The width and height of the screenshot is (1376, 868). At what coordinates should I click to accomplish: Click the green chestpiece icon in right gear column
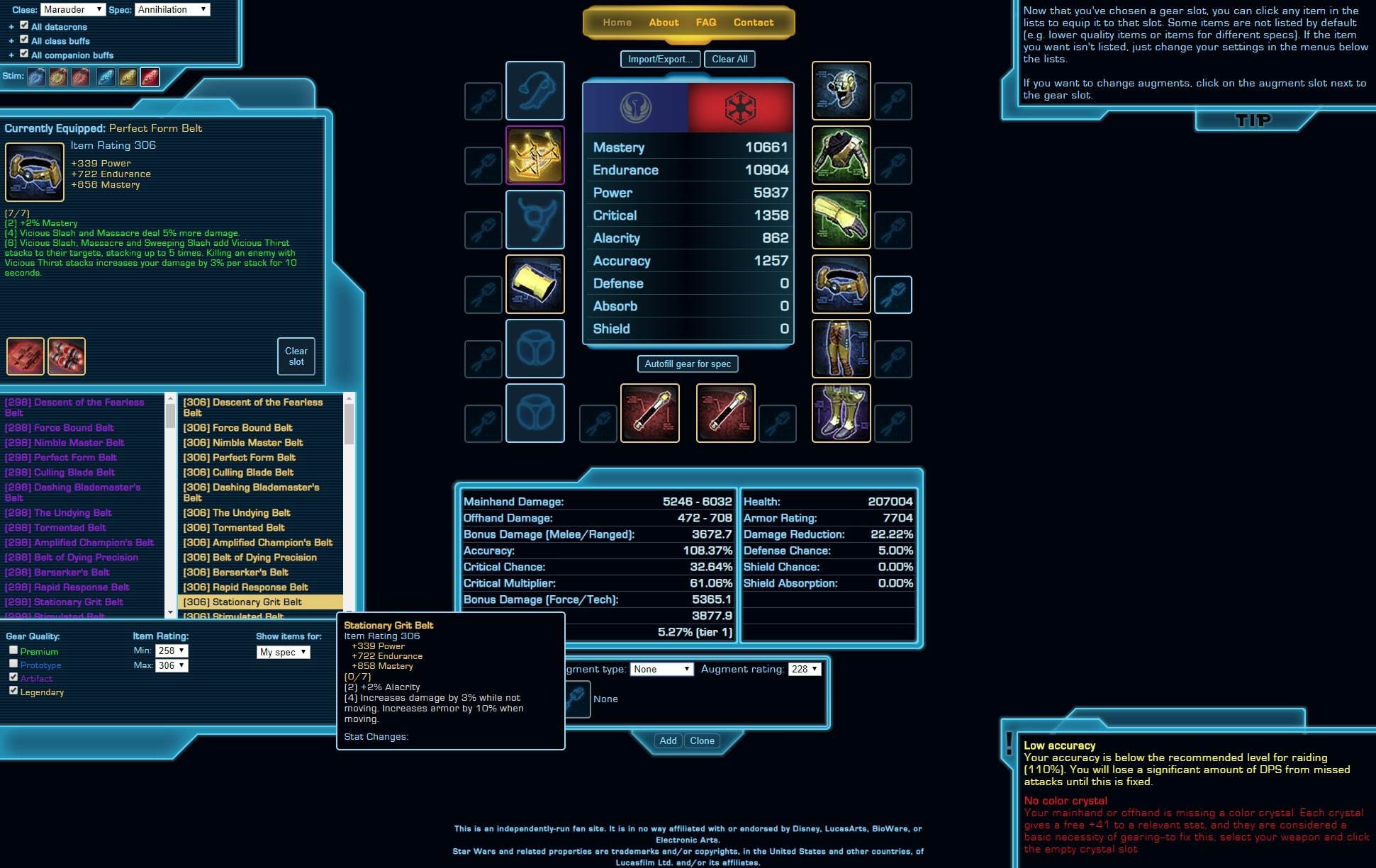point(841,156)
